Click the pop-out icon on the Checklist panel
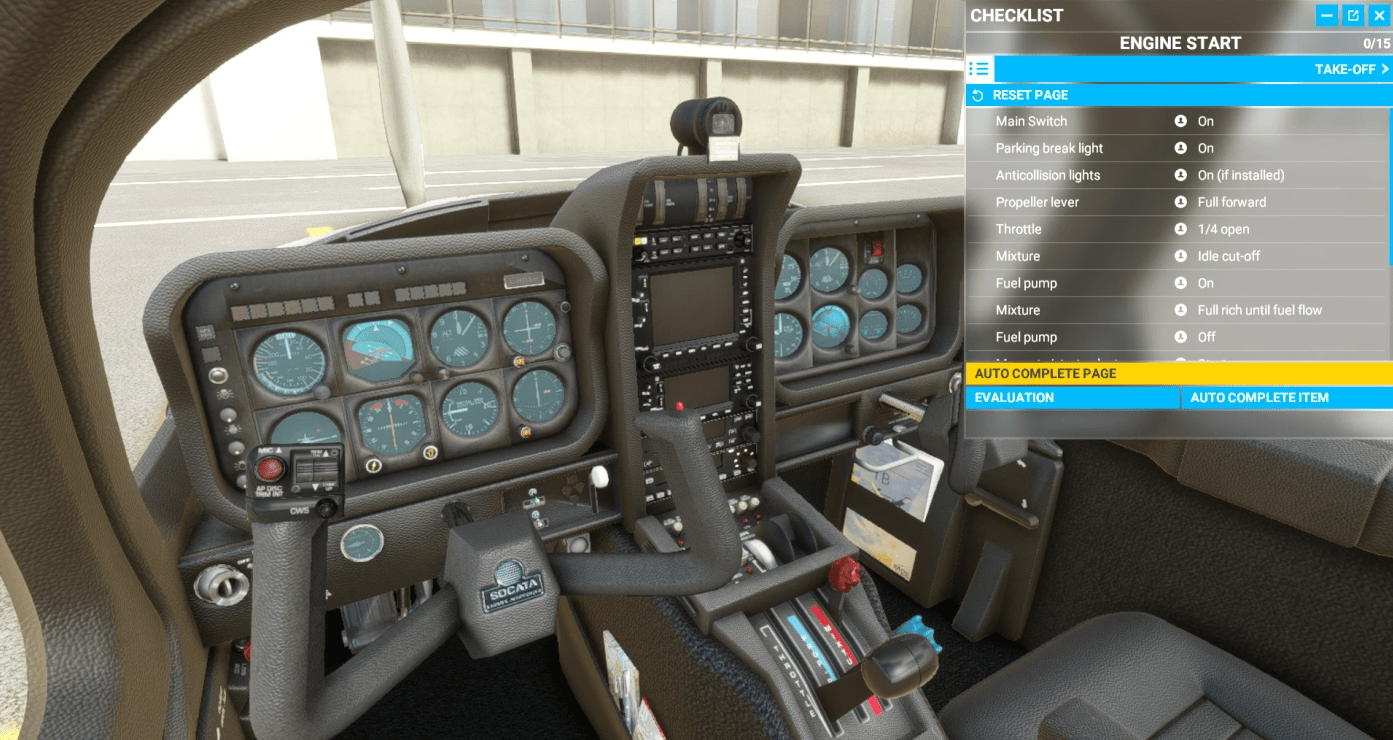This screenshot has height=740, width=1393. click(1355, 15)
